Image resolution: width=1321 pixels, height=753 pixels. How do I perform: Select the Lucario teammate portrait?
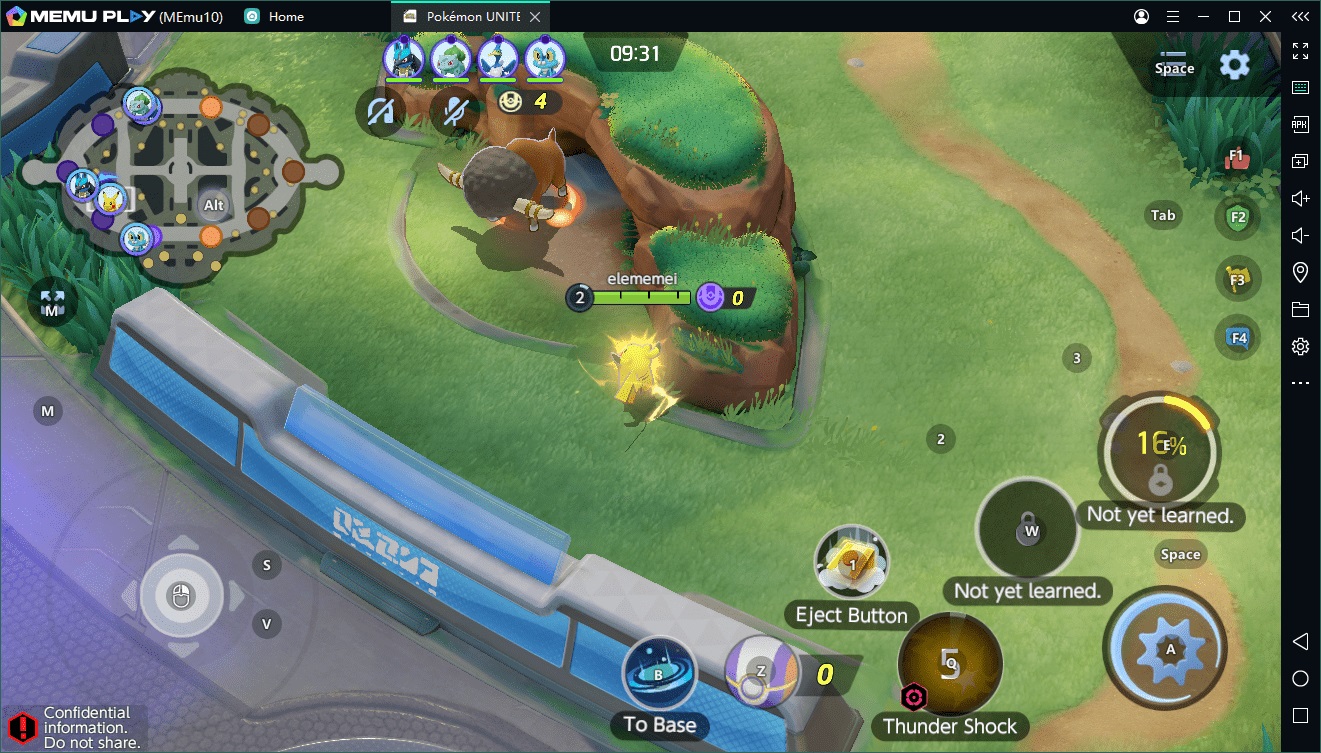[404, 58]
